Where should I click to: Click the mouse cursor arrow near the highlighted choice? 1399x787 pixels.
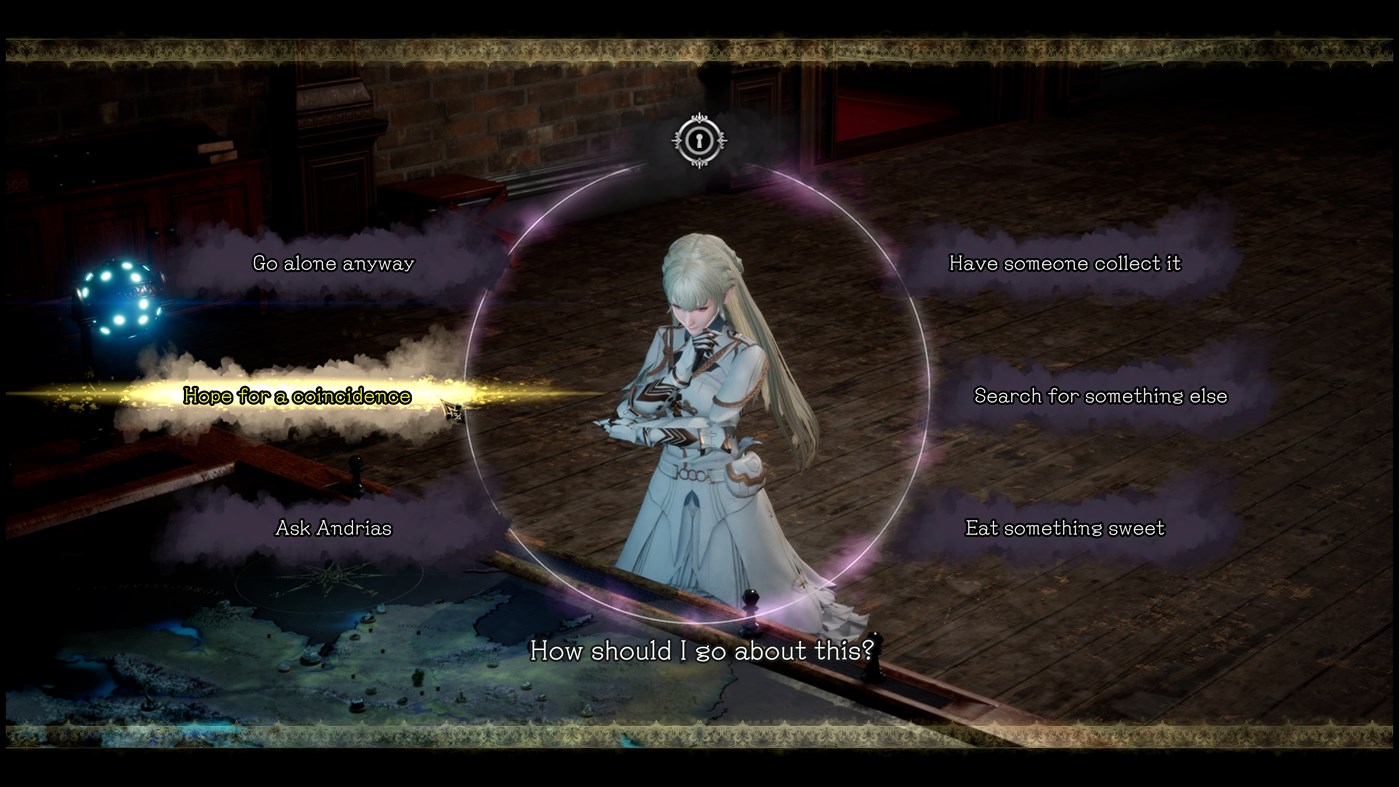pos(452,410)
